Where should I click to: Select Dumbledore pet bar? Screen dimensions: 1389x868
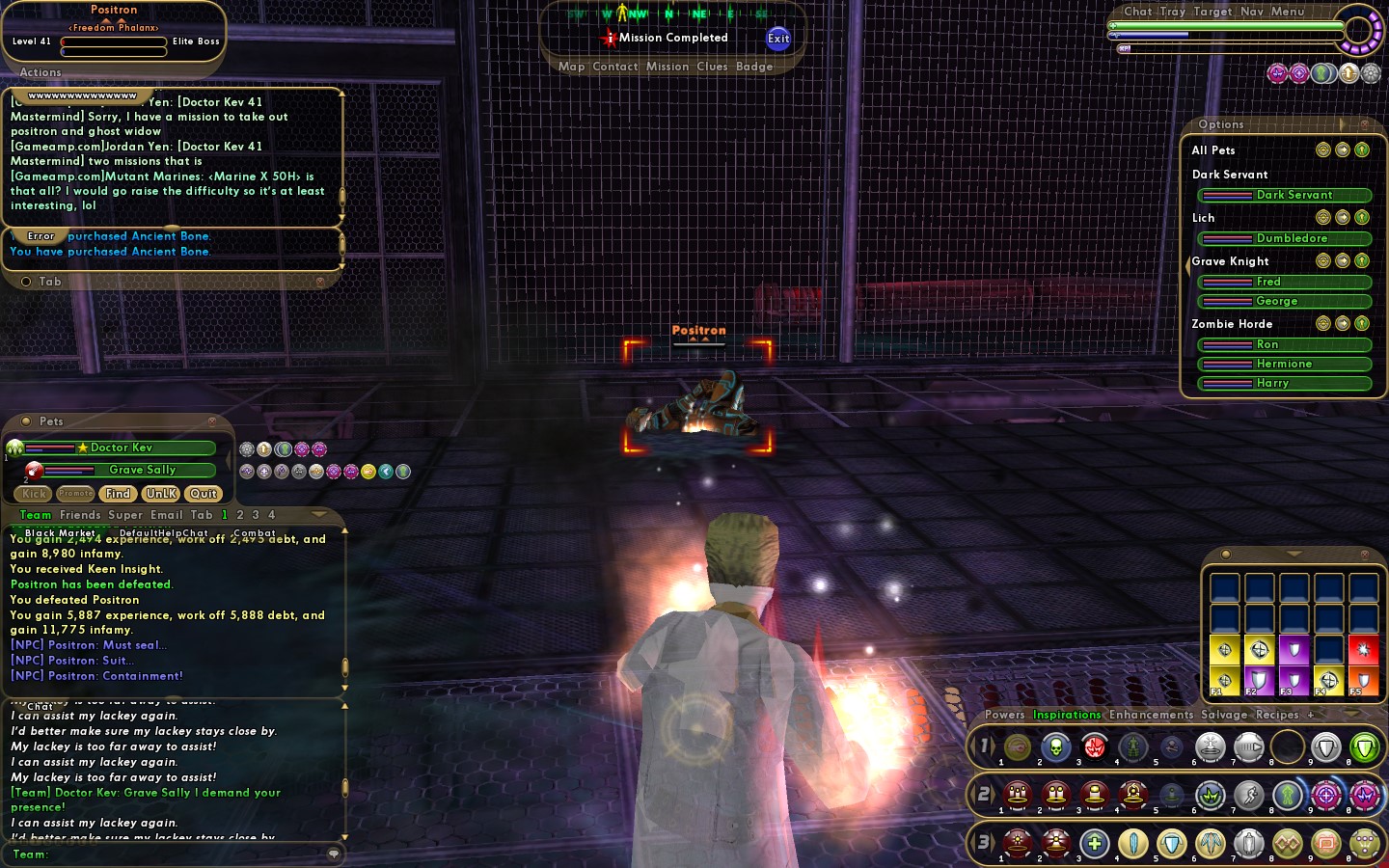point(1284,238)
